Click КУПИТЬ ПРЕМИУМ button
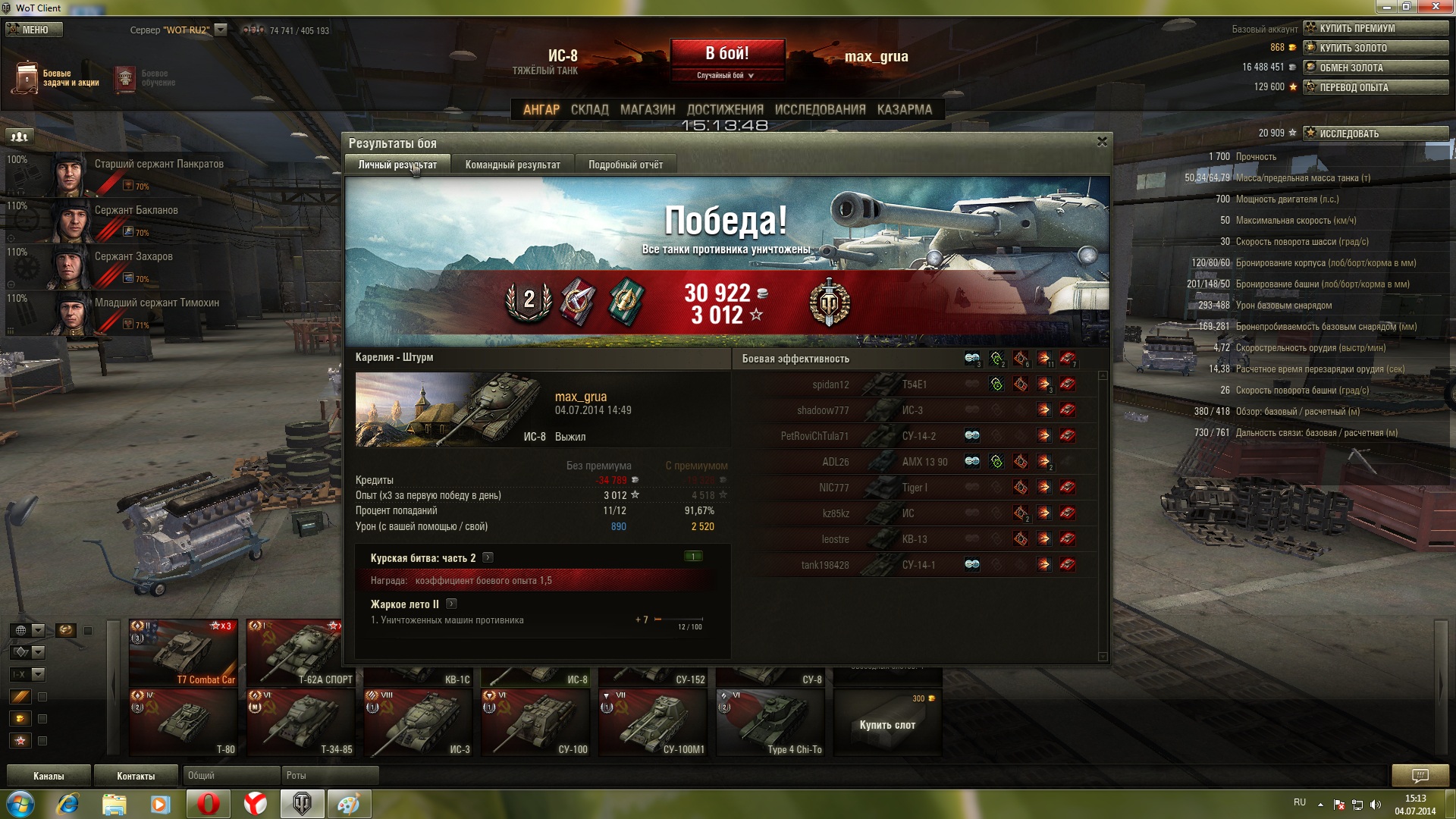The width and height of the screenshot is (1456, 819). pos(1375,28)
